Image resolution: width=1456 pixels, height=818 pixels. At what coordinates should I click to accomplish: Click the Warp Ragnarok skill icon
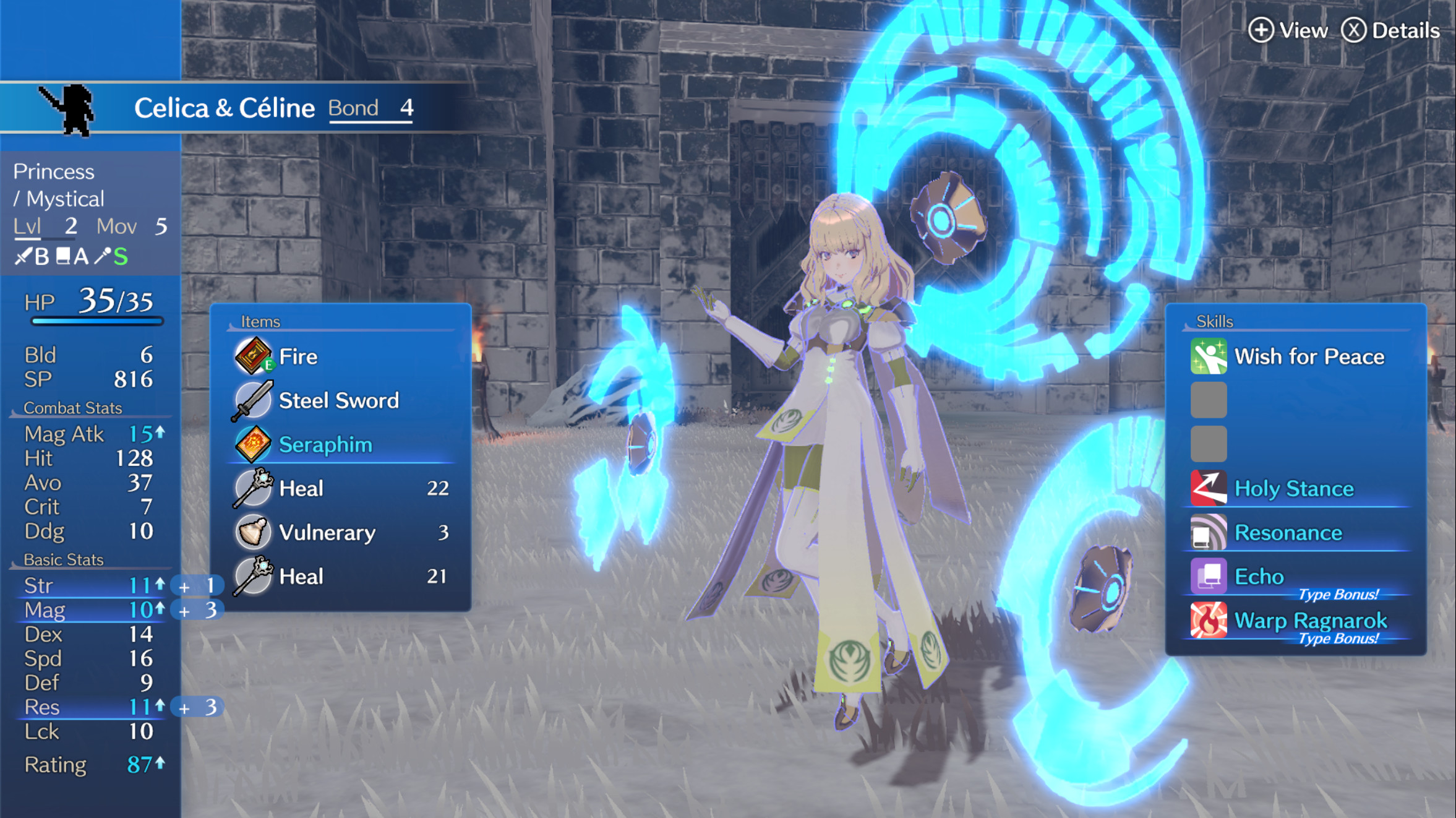coord(1209,621)
